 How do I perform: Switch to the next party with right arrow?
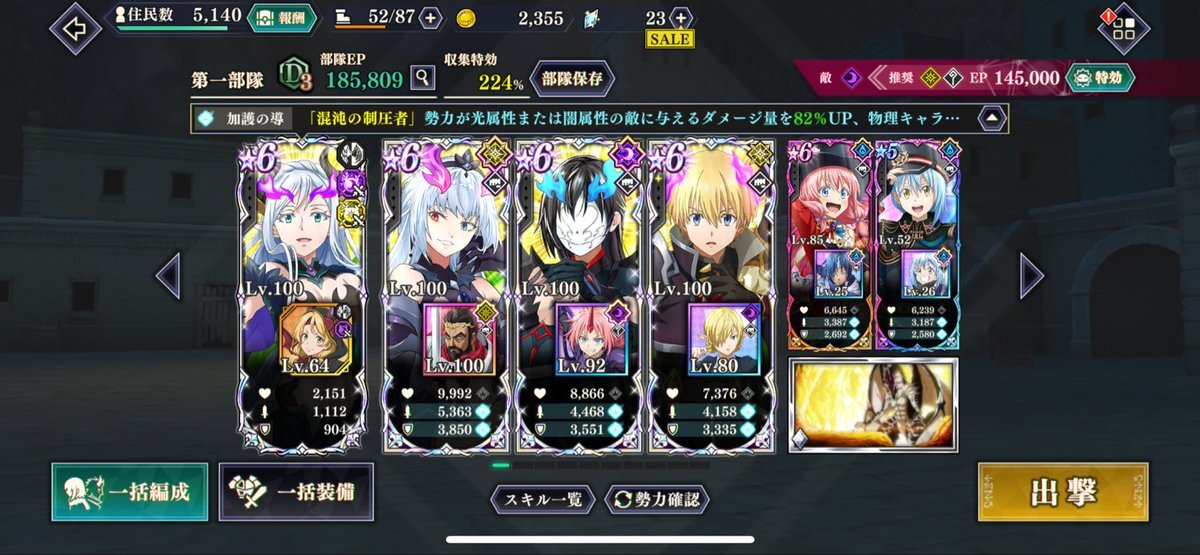pyautogui.click(x=1031, y=275)
